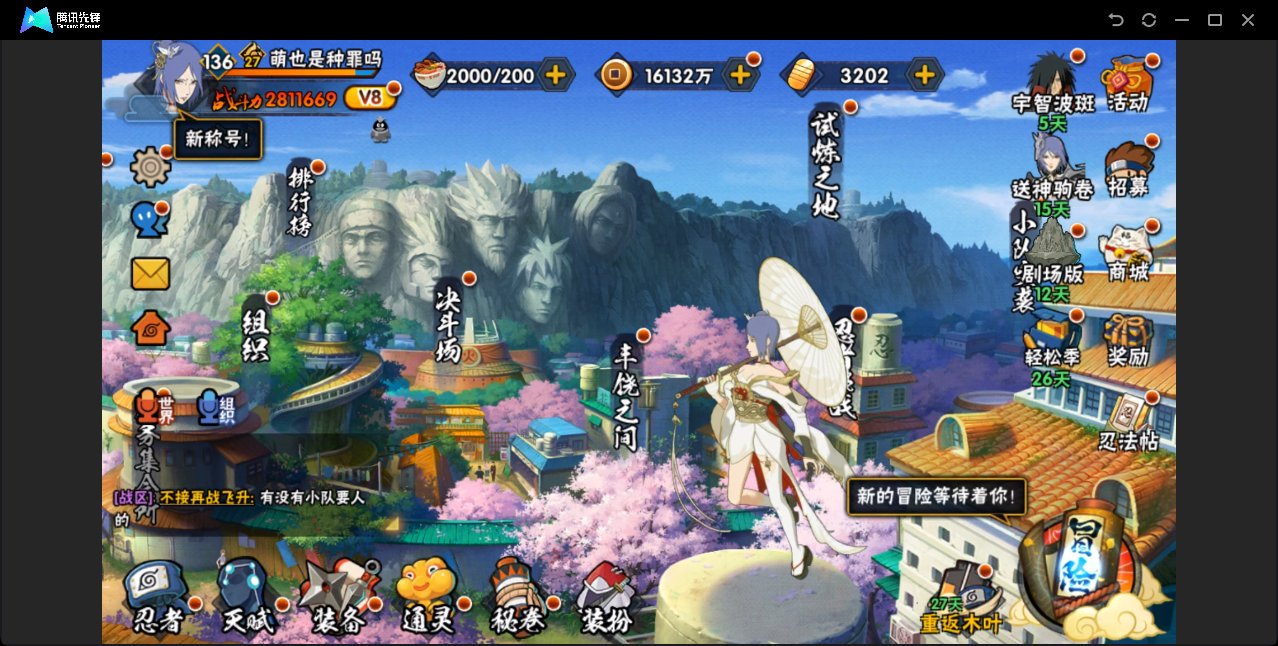Open the 招募 recruitment icon
The height and width of the screenshot is (646, 1278).
coord(1128,170)
